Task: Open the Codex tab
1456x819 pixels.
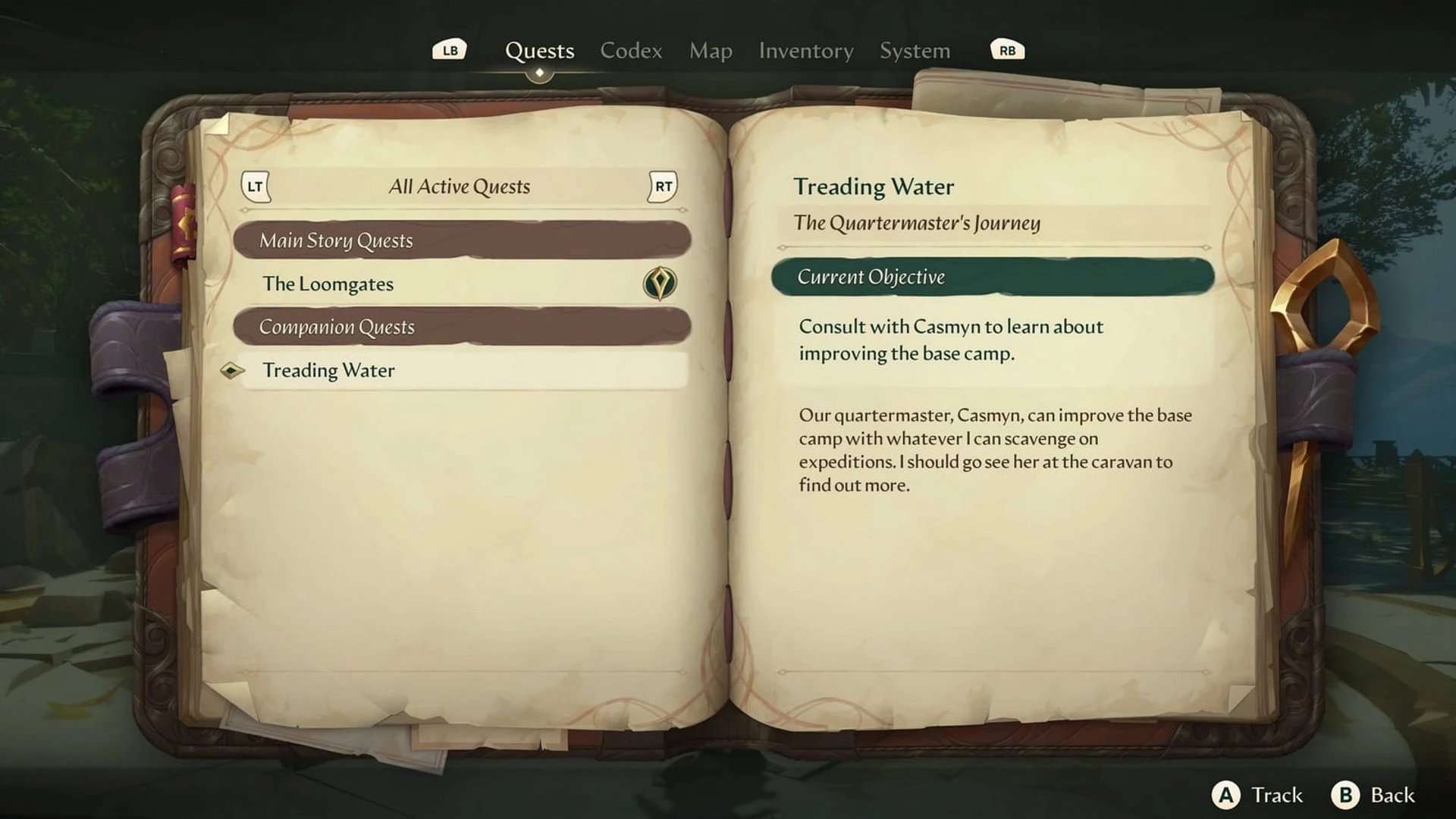Action: (x=631, y=51)
